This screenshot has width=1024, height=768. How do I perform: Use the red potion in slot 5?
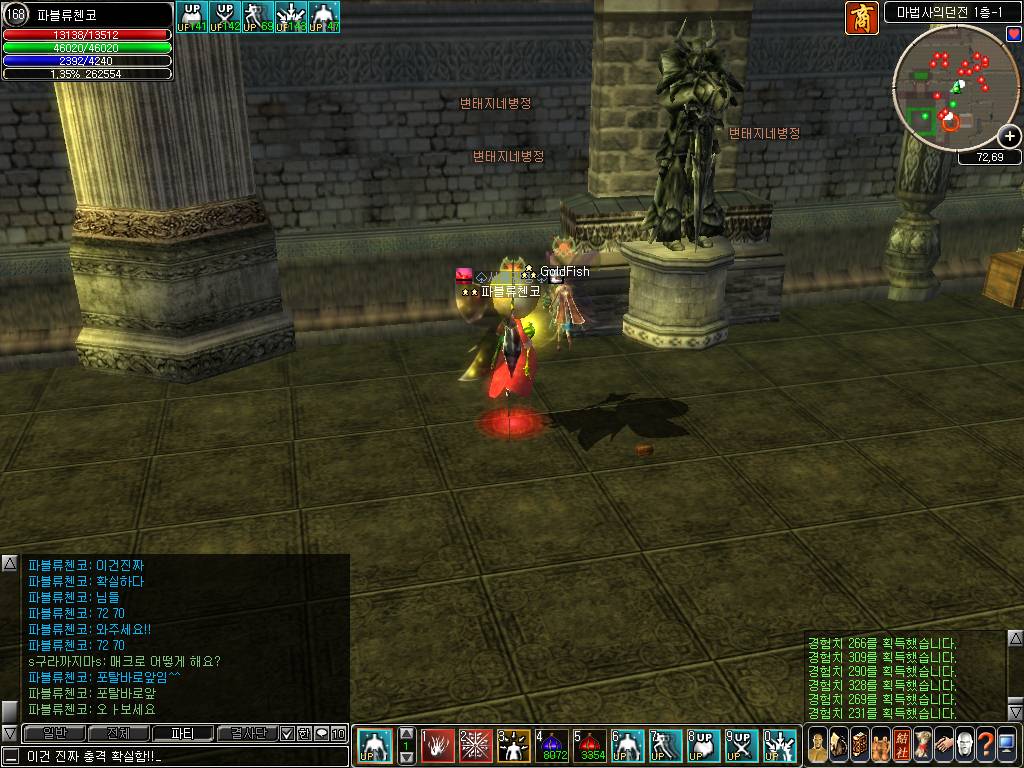[x=591, y=745]
